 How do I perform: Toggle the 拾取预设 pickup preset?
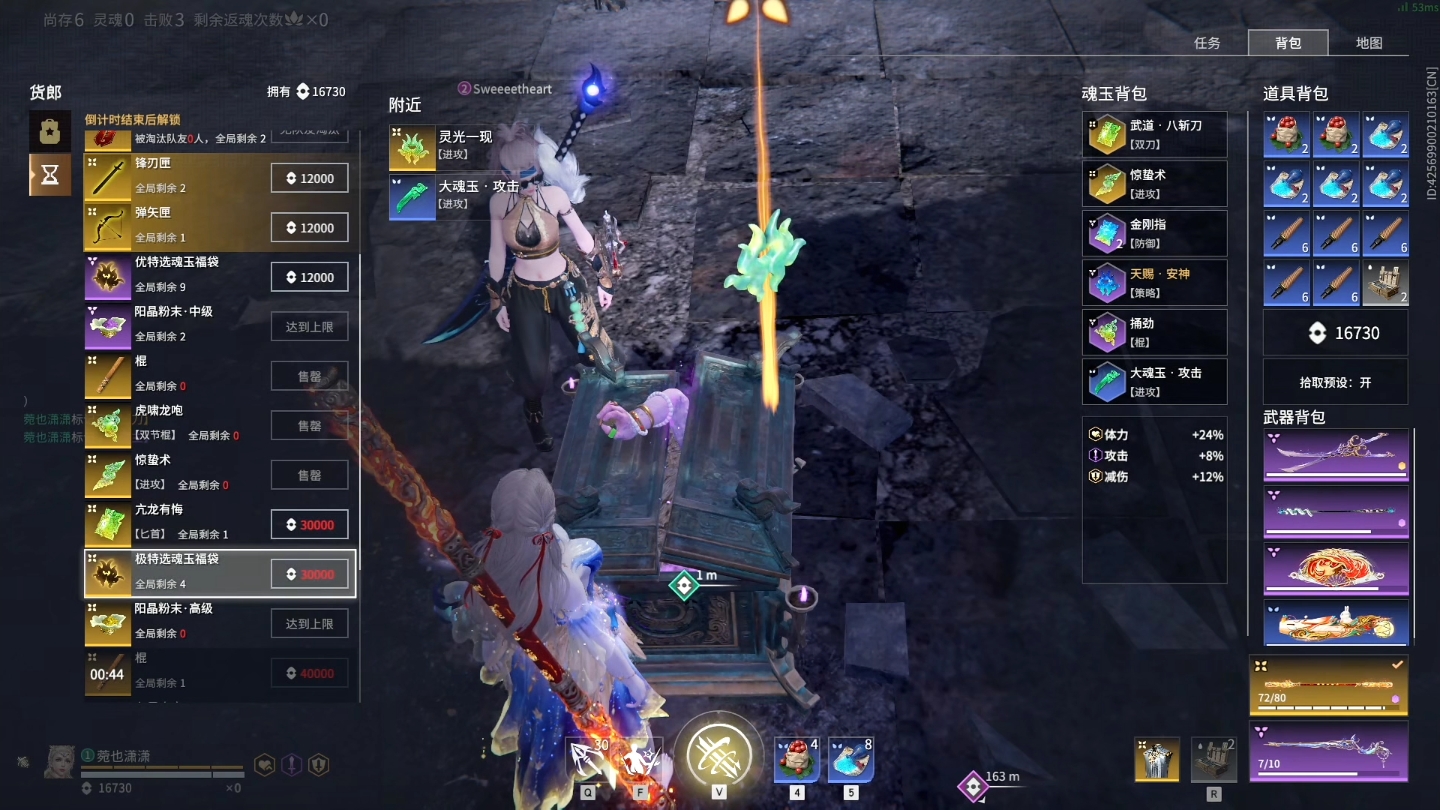click(x=1335, y=382)
